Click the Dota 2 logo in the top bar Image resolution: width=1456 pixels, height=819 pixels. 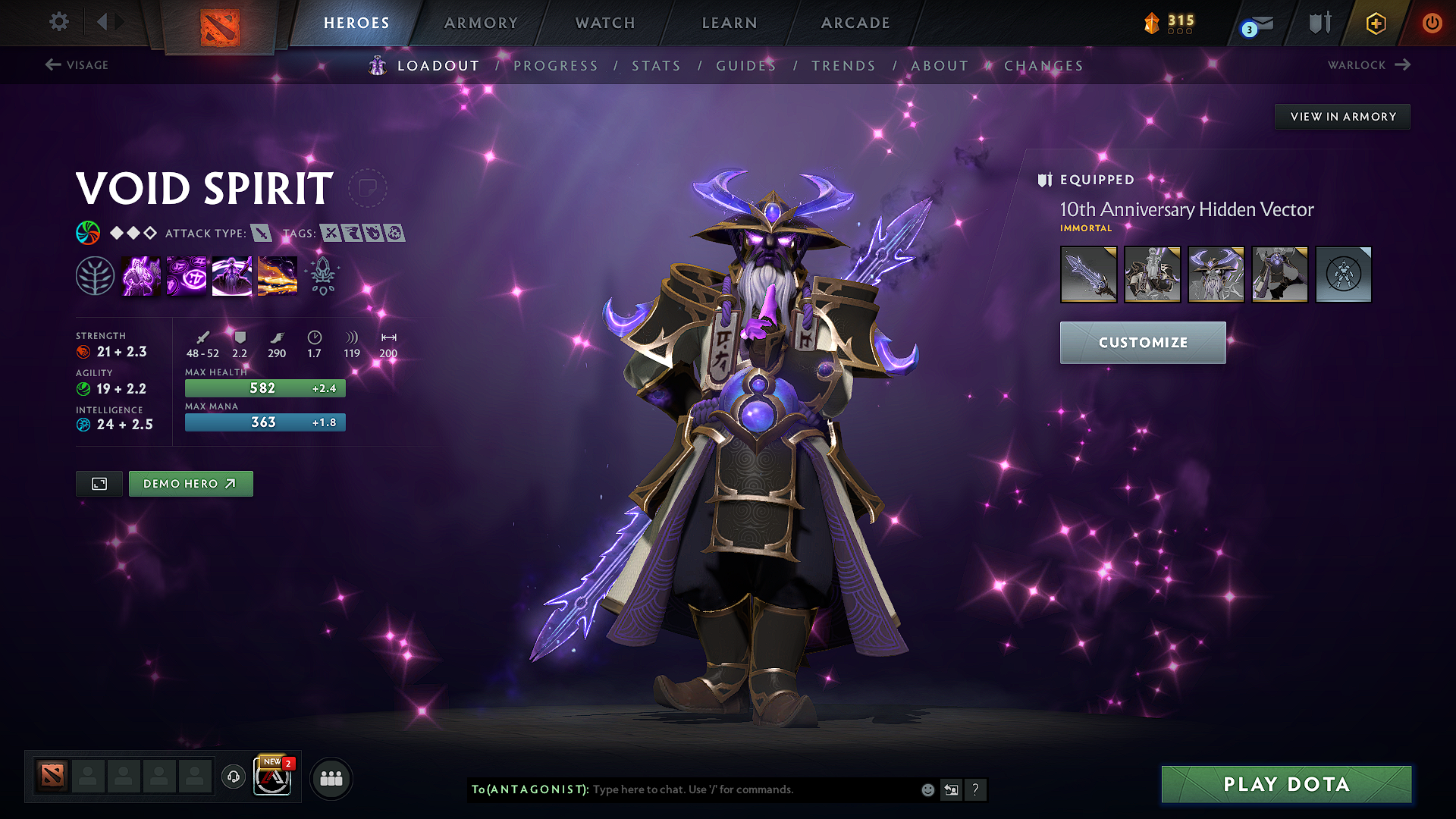click(220, 23)
